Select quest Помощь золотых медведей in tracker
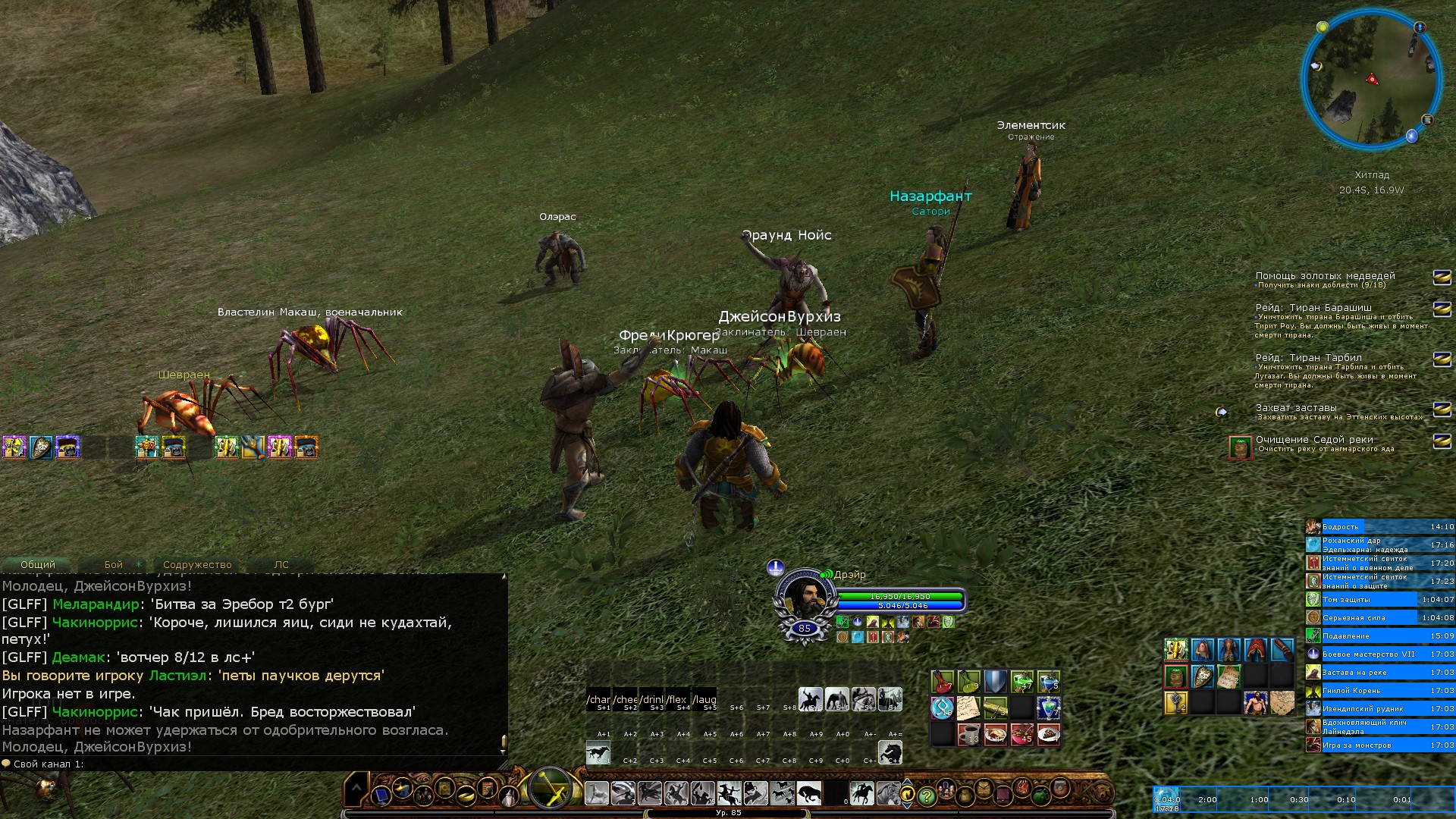 tap(1325, 276)
